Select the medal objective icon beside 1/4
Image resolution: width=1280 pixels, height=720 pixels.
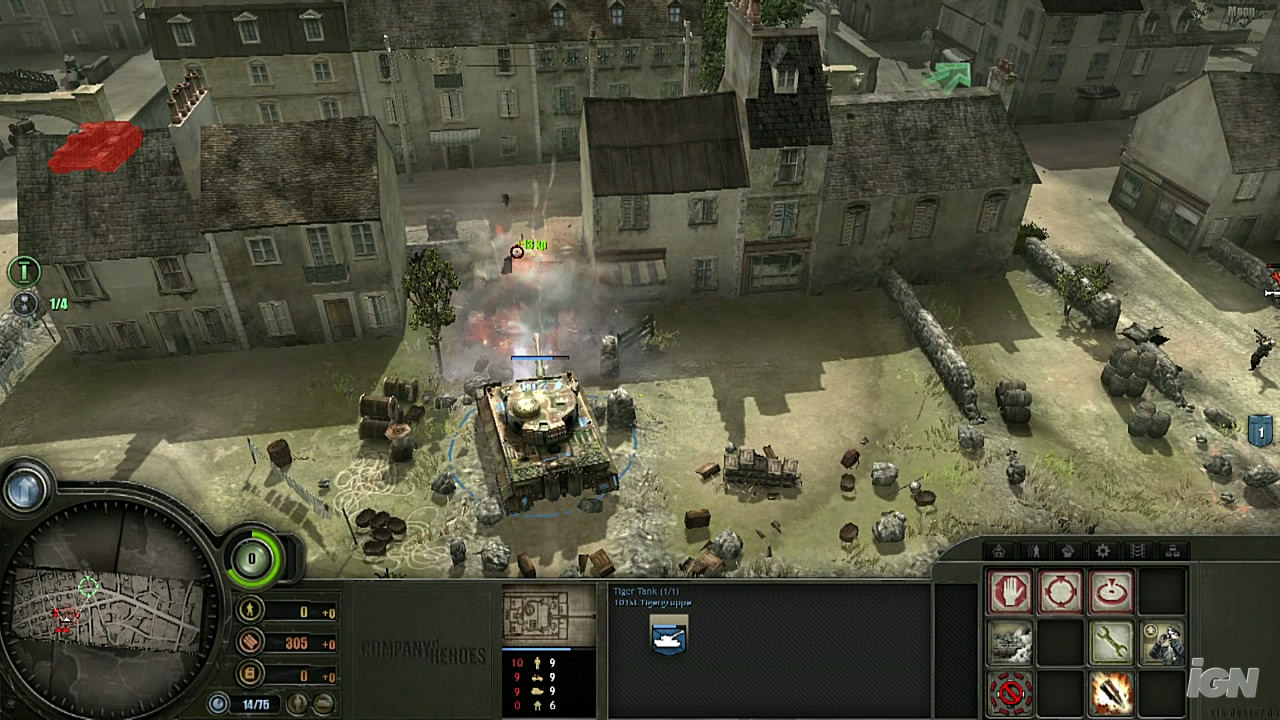pyautogui.click(x=24, y=304)
